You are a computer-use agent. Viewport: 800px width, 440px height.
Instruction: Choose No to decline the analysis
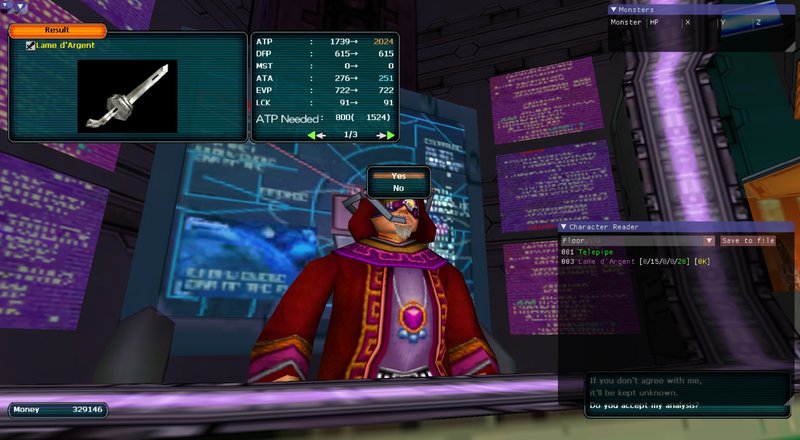pos(398,188)
